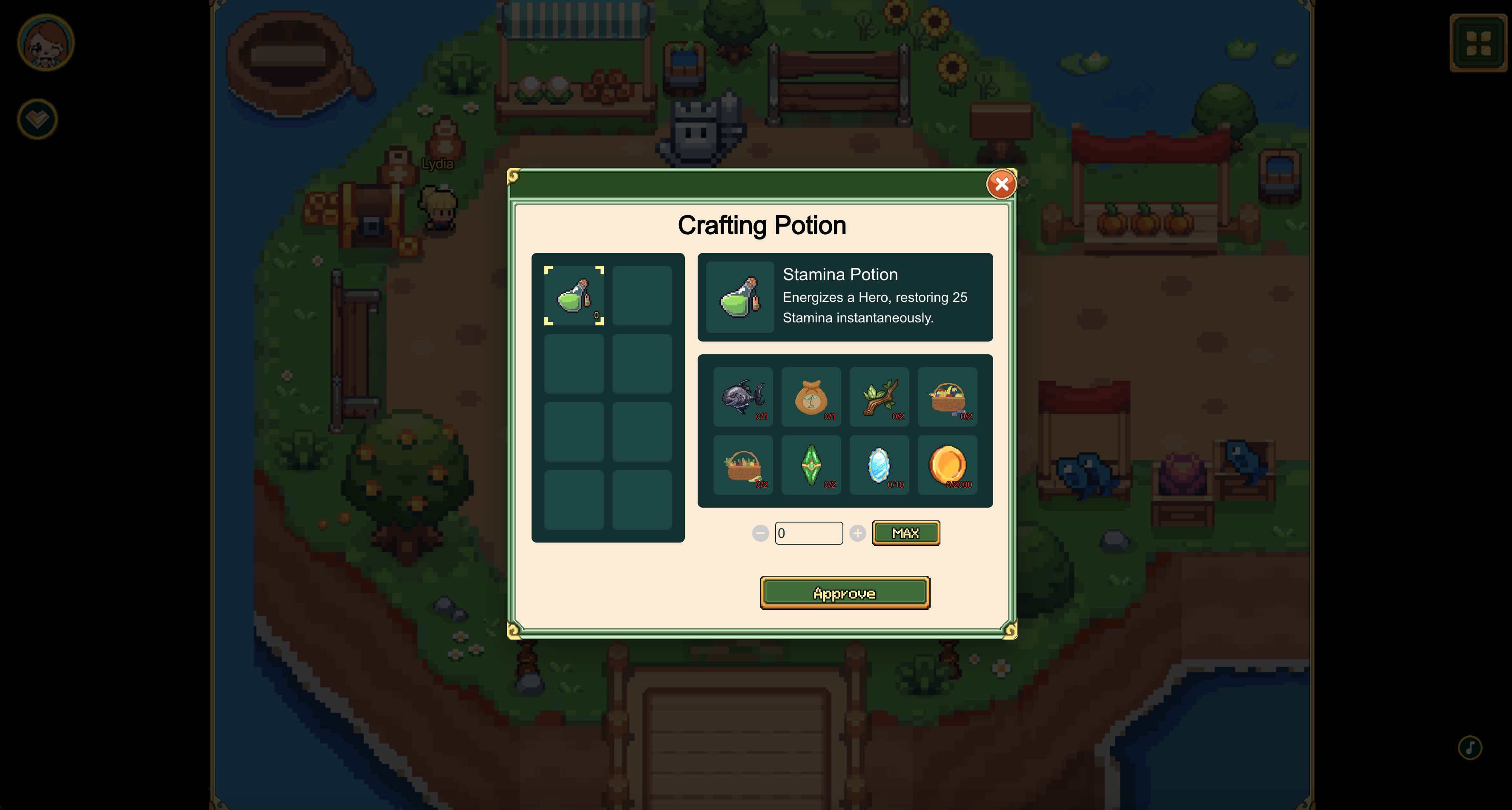
Task: Inspect the gold coin cost
Action: coord(947,465)
